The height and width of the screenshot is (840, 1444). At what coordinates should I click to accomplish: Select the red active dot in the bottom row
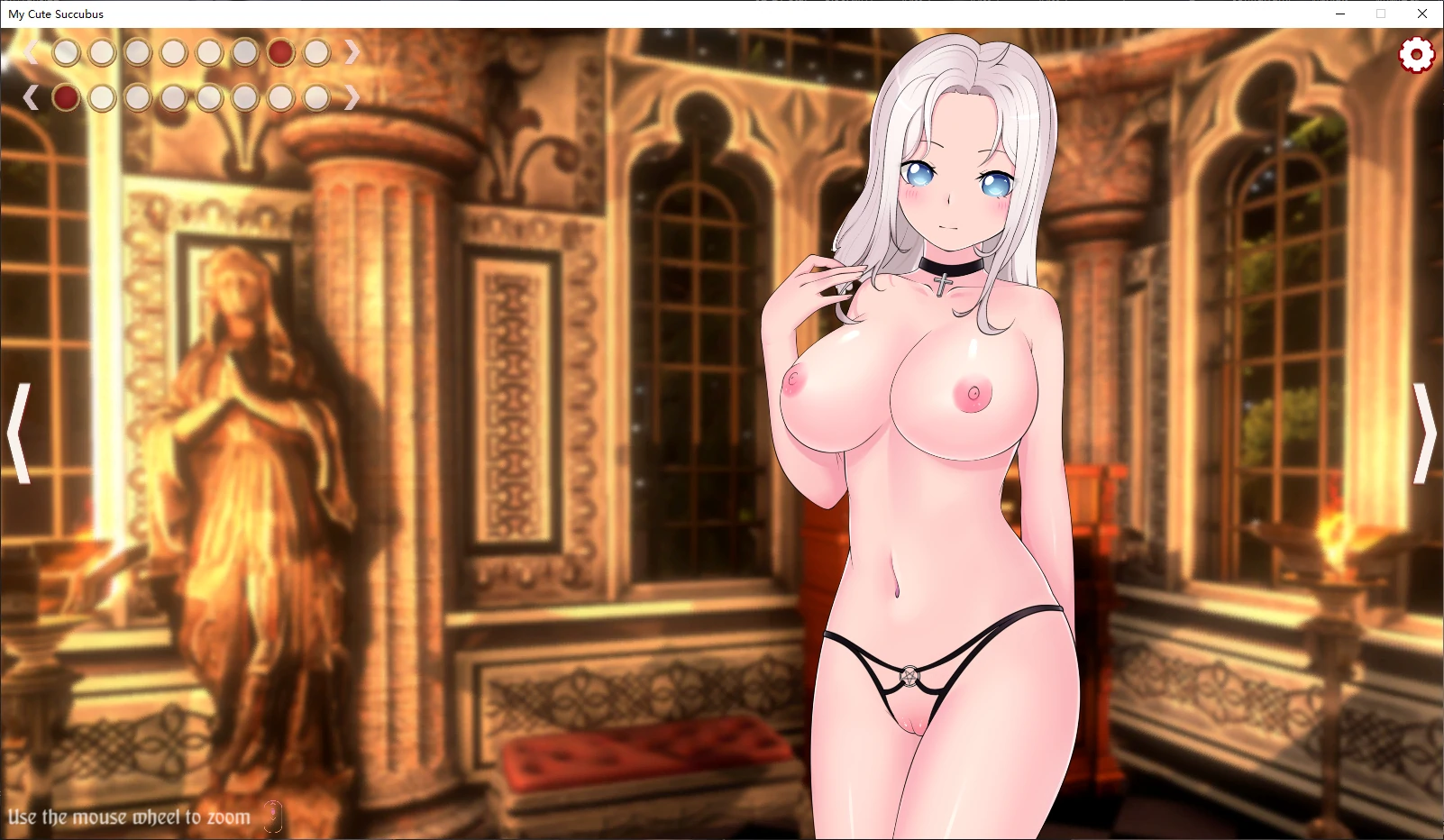pos(65,97)
